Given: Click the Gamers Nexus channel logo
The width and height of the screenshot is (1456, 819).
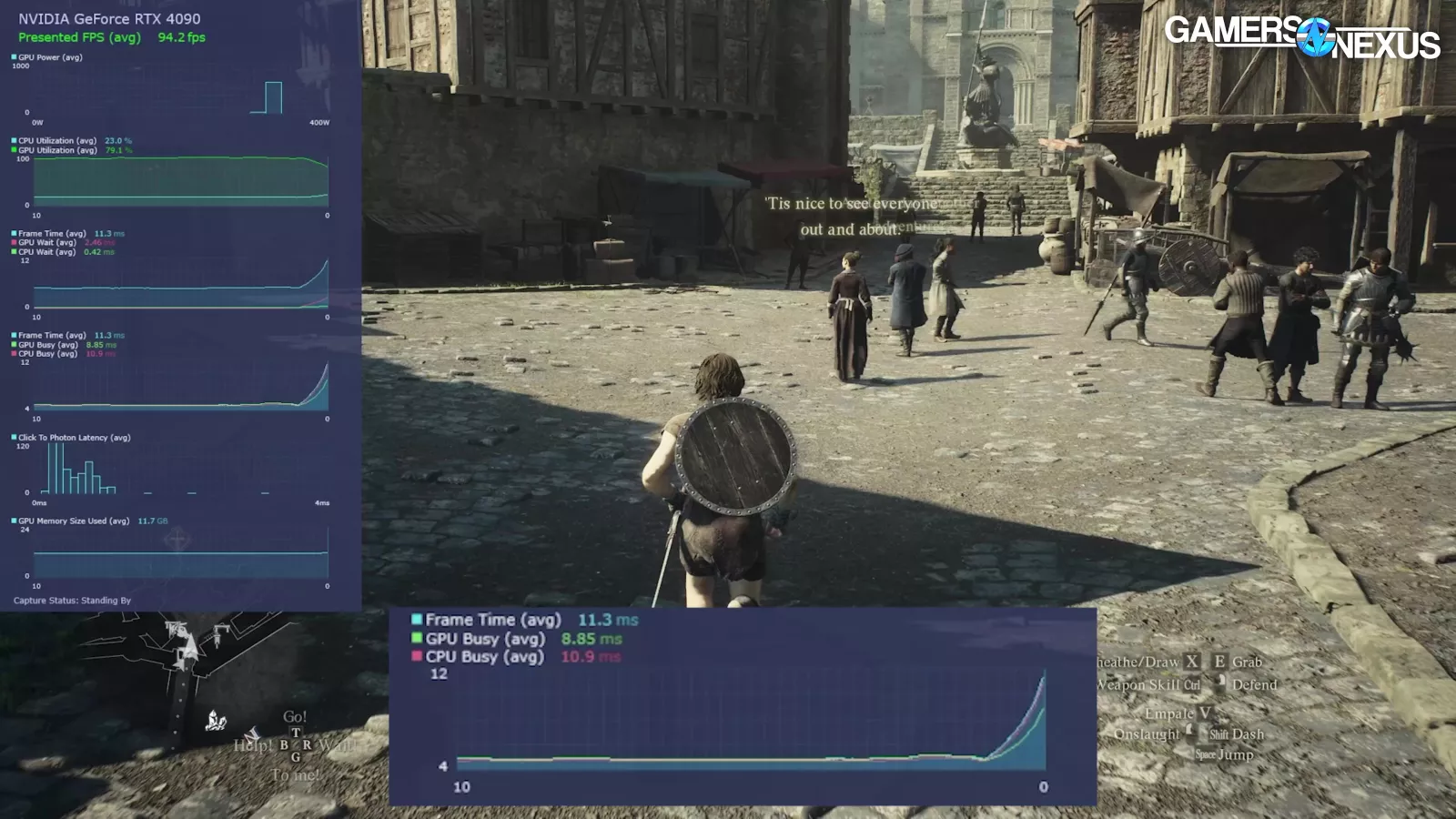Looking at the screenshot, I should point(1301,37).
